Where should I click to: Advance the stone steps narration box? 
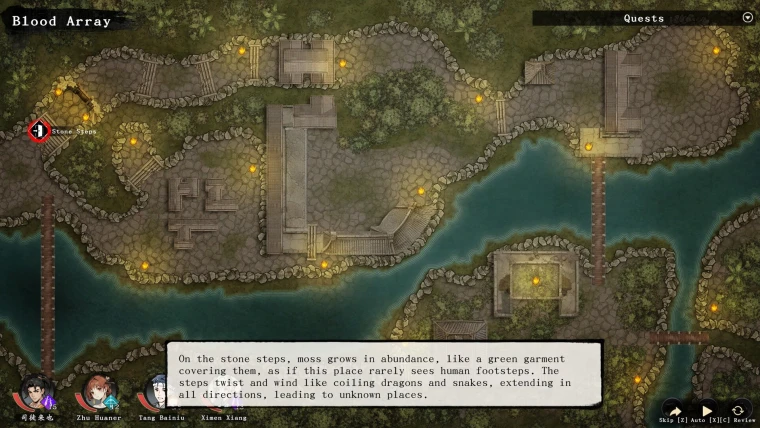tap(384, 375)
